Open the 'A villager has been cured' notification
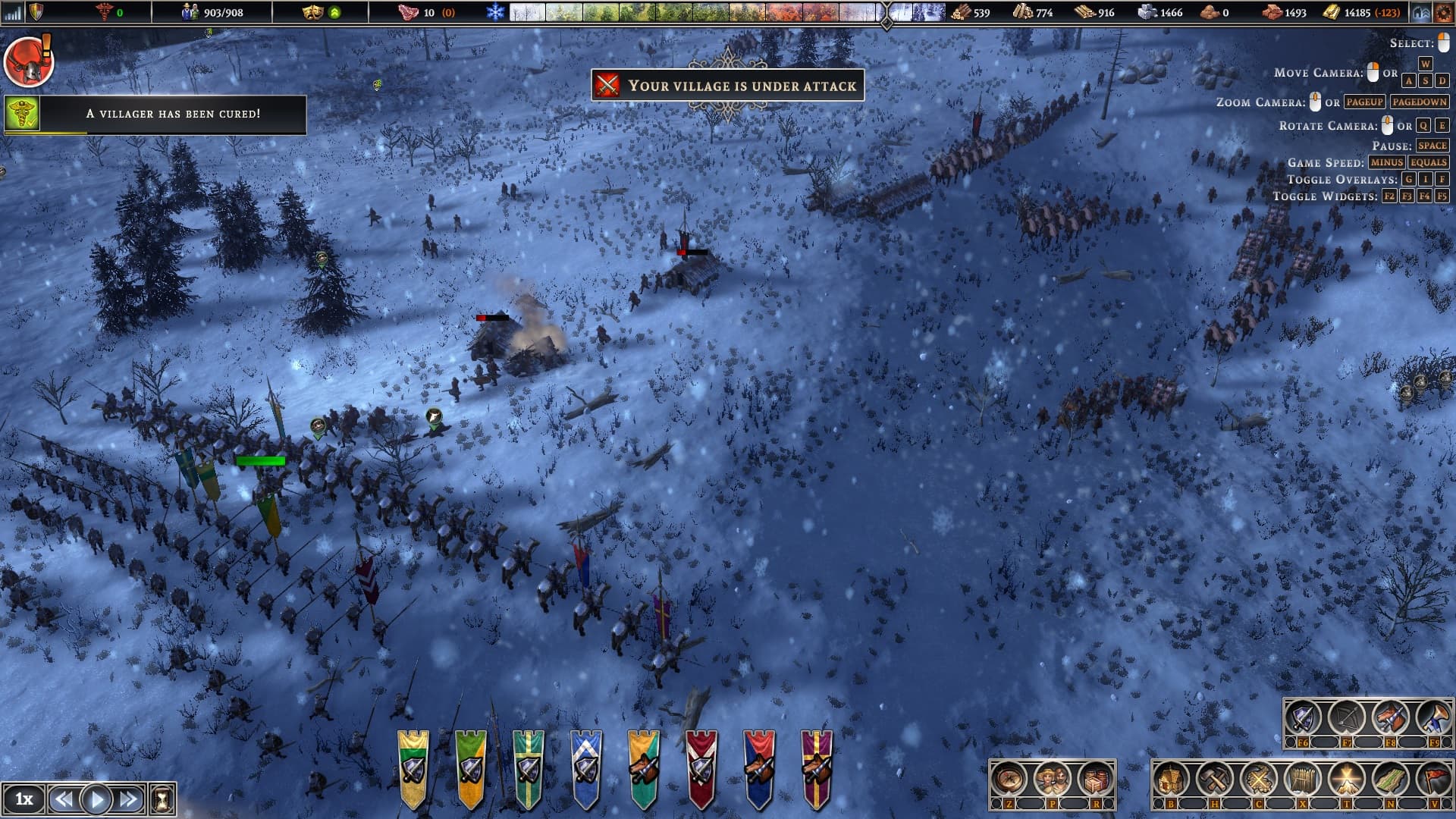 click(155, 114)
